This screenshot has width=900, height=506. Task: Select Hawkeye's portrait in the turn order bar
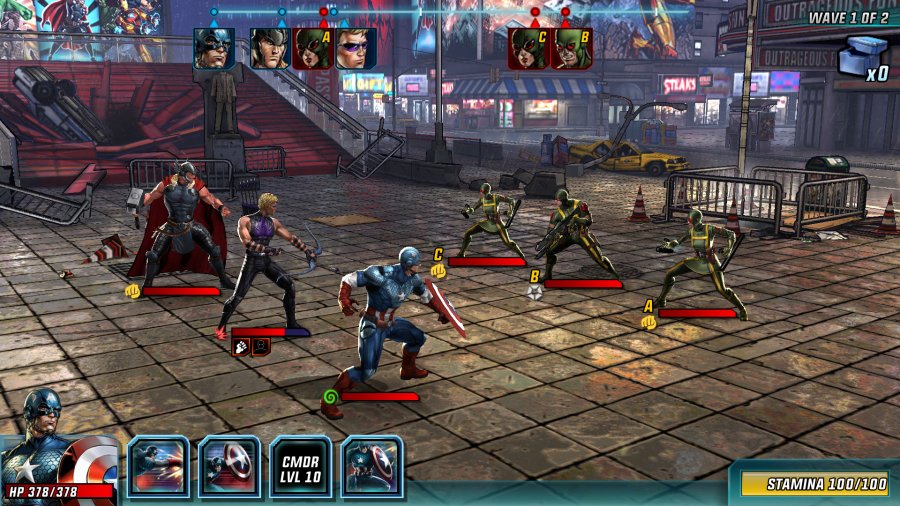click(x=355, y=48)
